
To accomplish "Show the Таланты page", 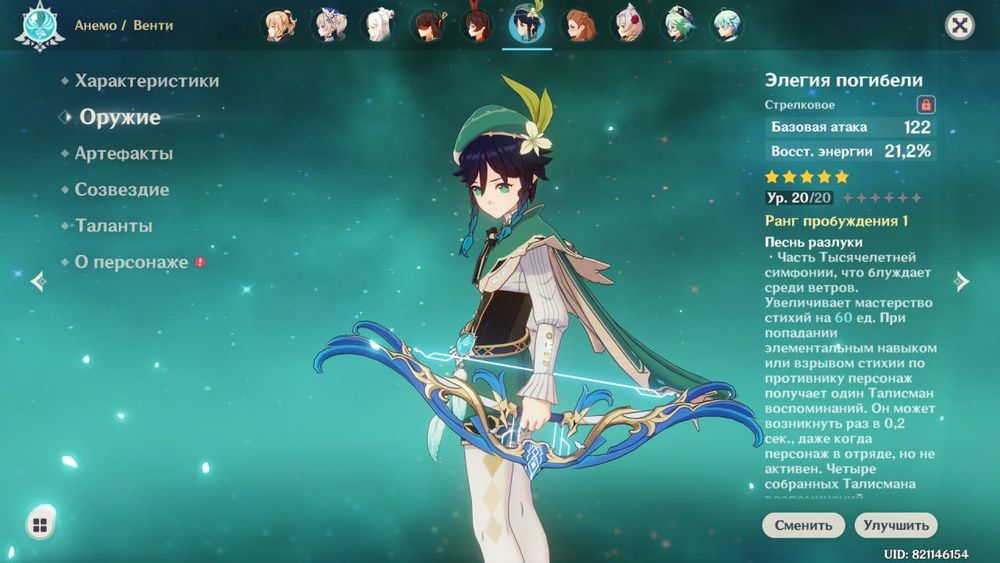I will coord(113,226).
